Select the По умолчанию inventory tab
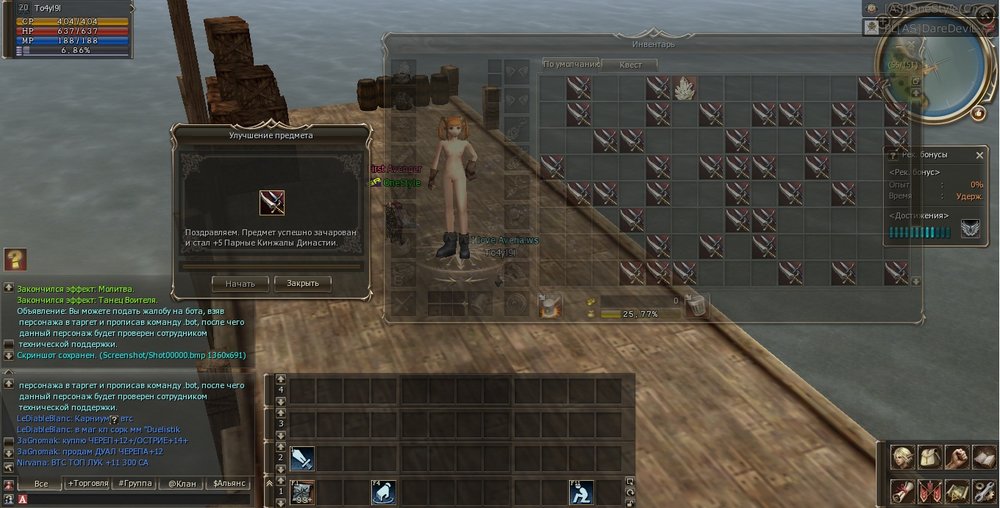 pyautogui.click(x=571, y=64)
